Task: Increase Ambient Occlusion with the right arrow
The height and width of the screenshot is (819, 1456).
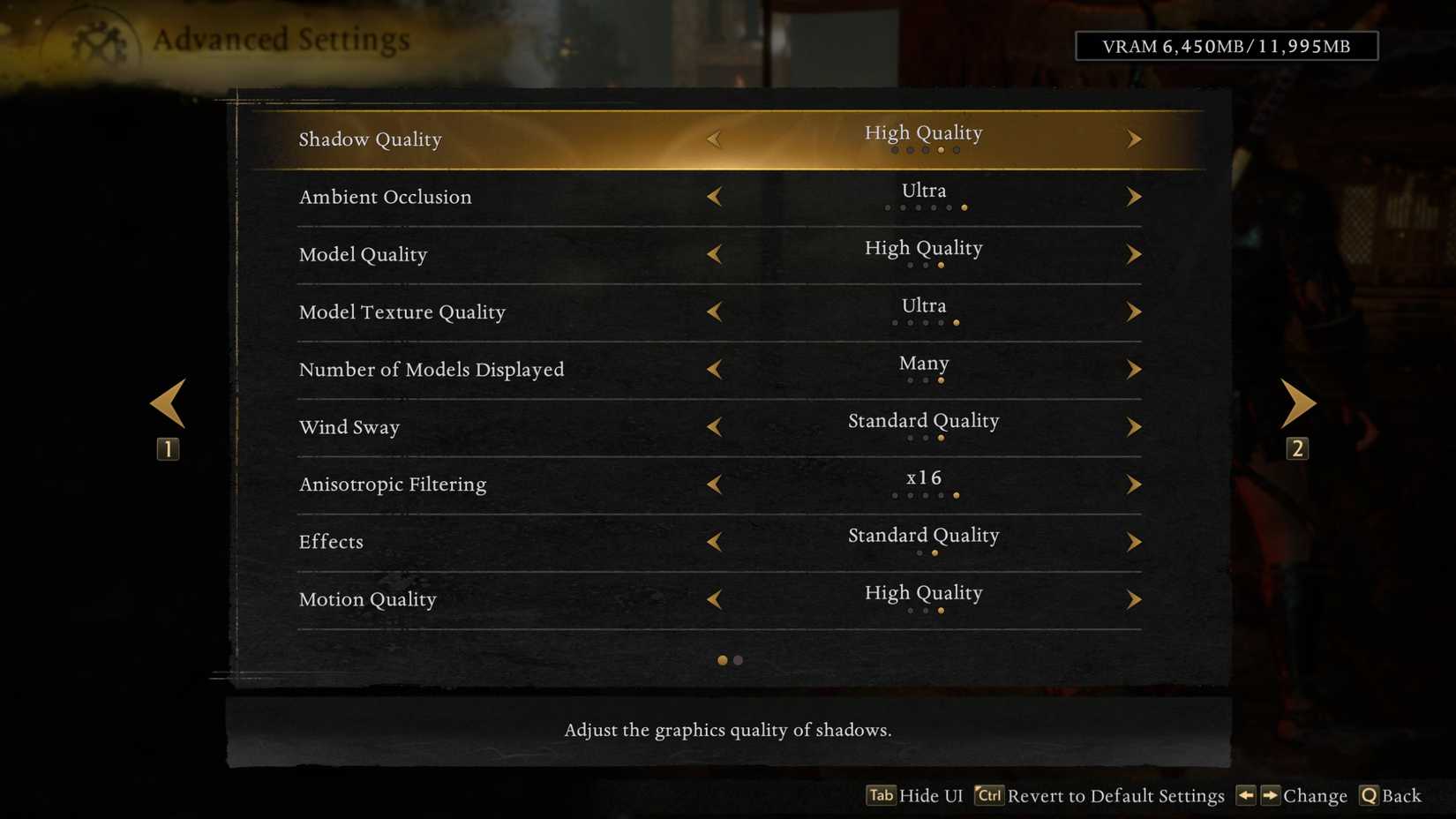Action: click(1134, 196)
